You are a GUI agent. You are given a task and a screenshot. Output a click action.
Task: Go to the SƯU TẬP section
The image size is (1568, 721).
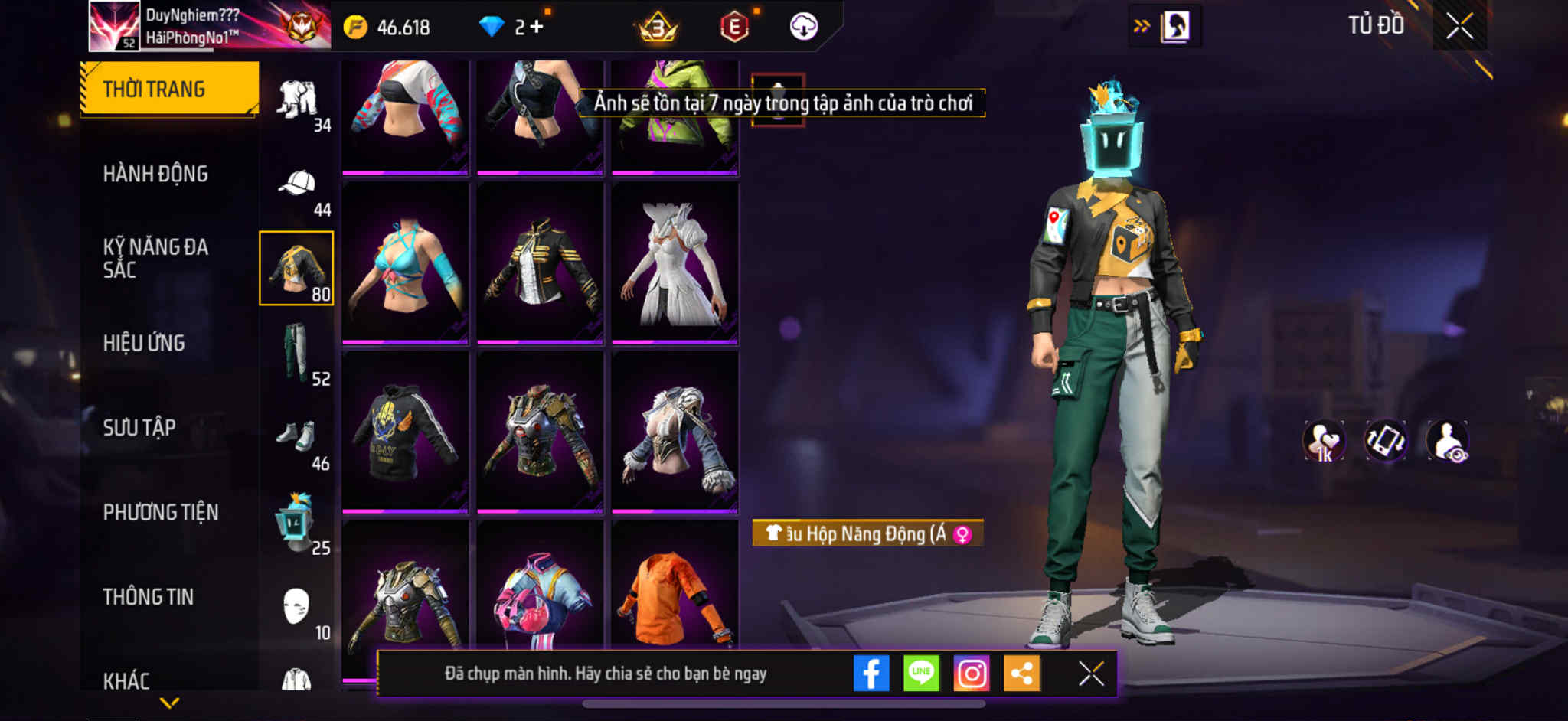tap(139, 427)
